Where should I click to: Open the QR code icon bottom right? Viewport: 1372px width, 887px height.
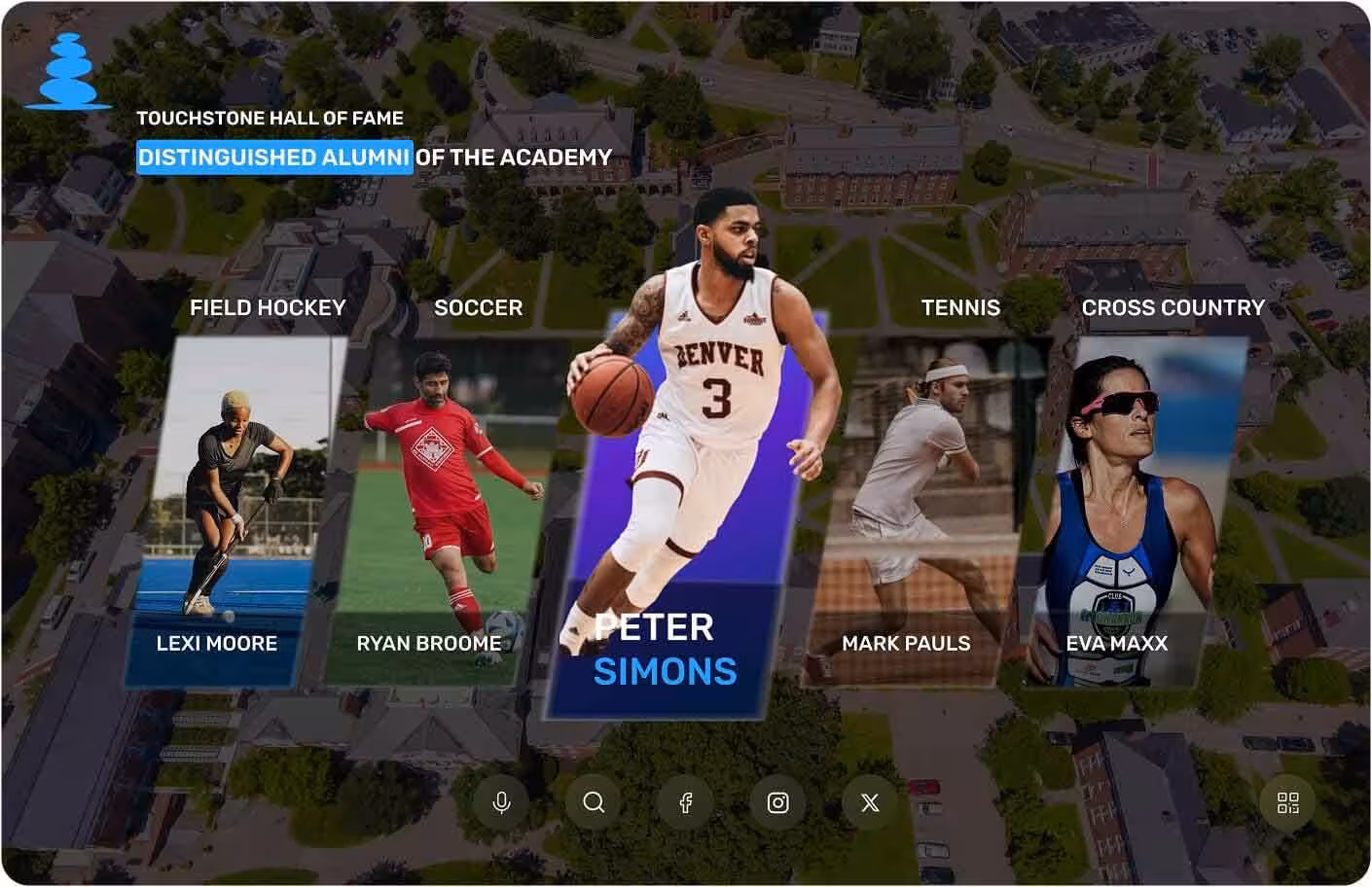[x=1288, y=802]
